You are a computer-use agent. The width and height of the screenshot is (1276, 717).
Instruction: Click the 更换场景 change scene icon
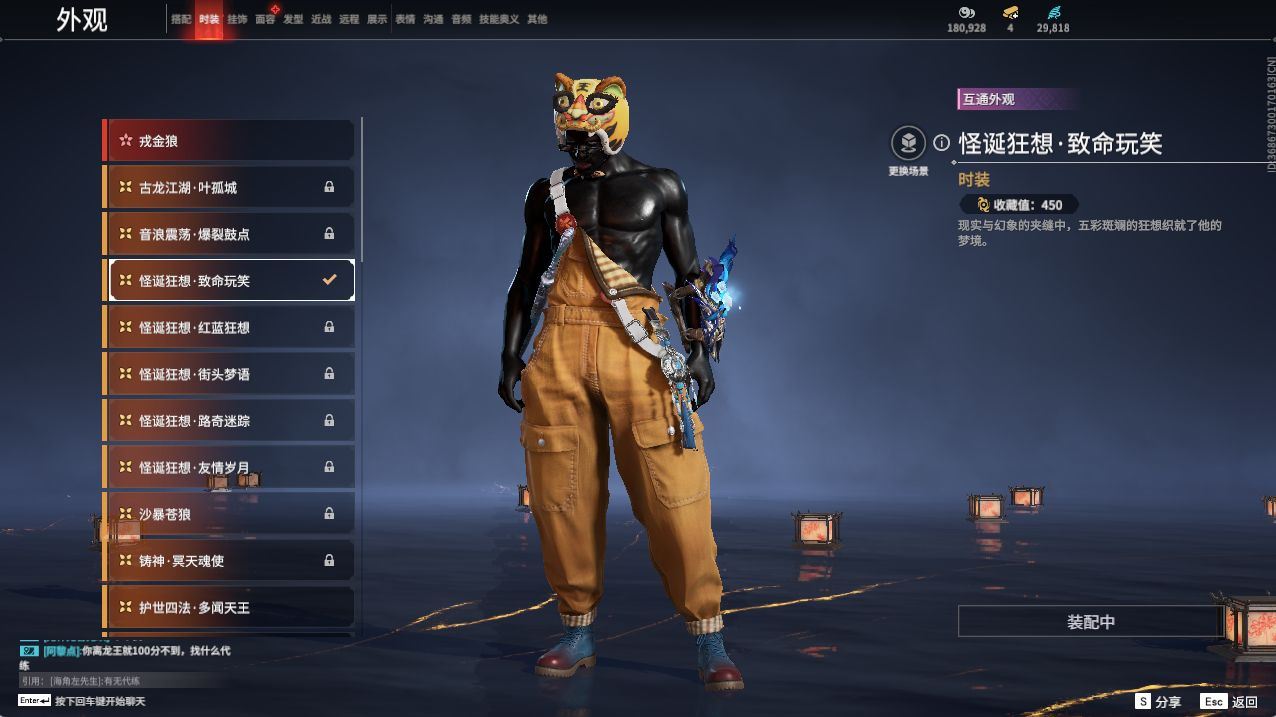[908, 144]
